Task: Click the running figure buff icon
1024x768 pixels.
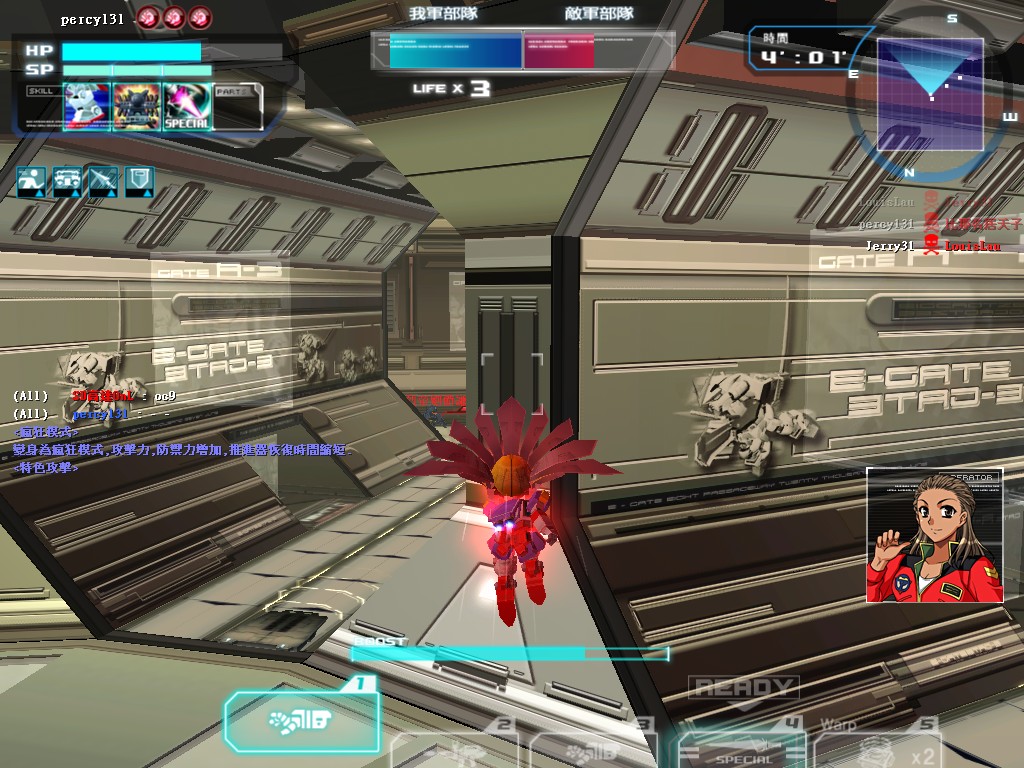Action: pyautogui.click(x=30, y=181)
